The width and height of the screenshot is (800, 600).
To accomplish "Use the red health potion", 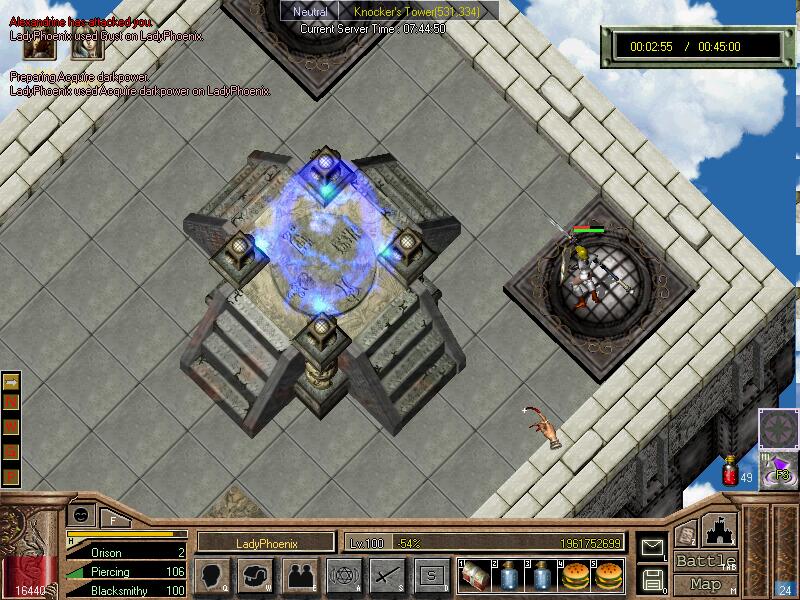I will point(730,471).
